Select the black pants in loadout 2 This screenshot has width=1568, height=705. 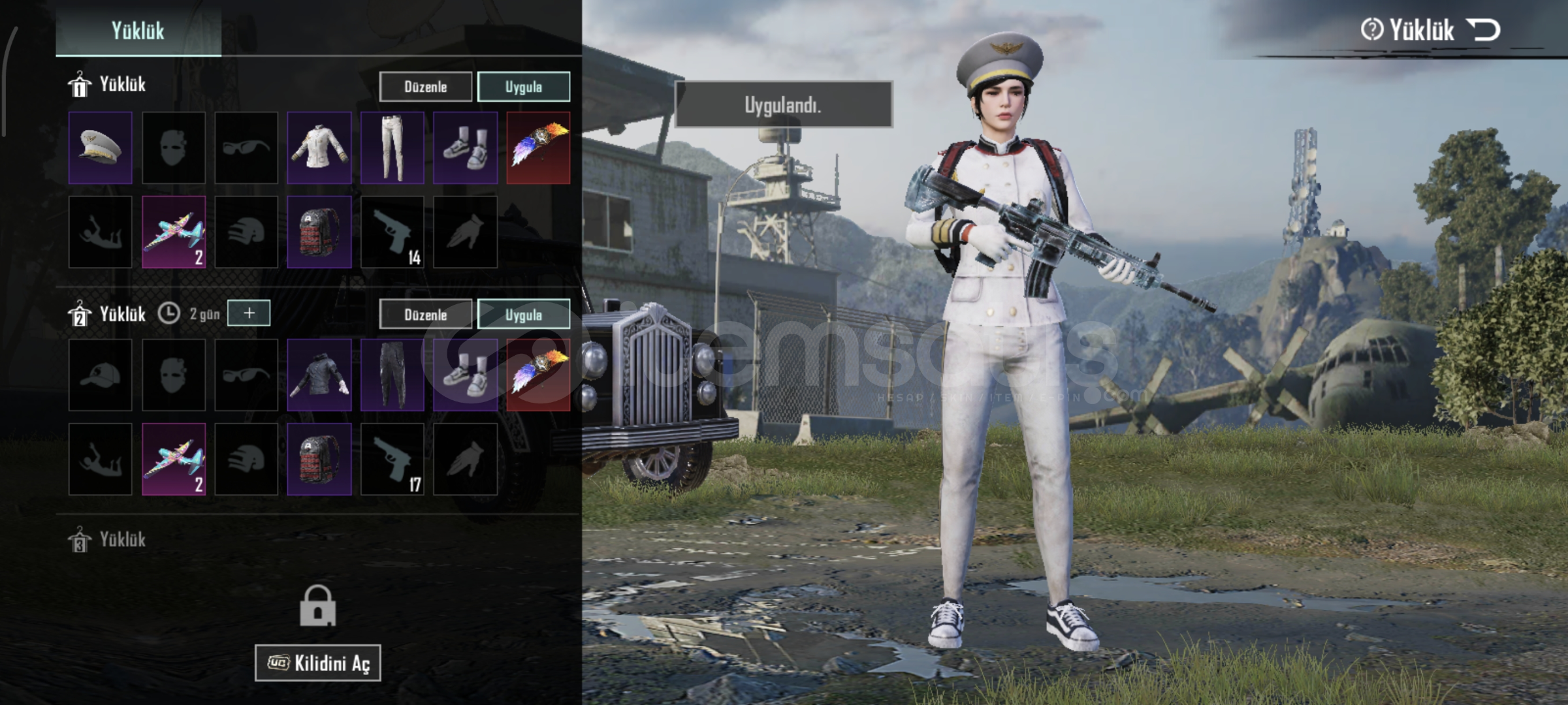(x=392, y=375)
